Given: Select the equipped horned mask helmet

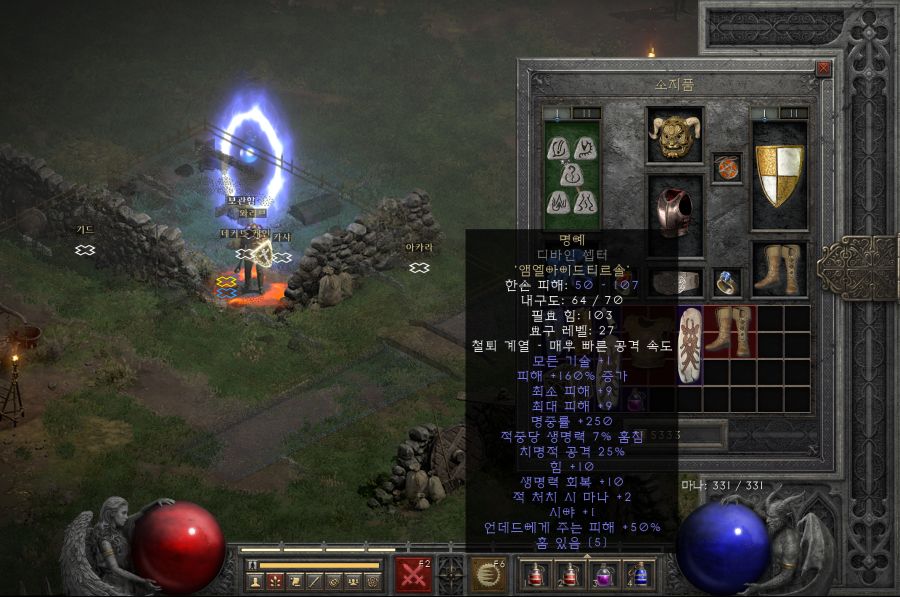Looking at the screenshot, I should point(674,133).
